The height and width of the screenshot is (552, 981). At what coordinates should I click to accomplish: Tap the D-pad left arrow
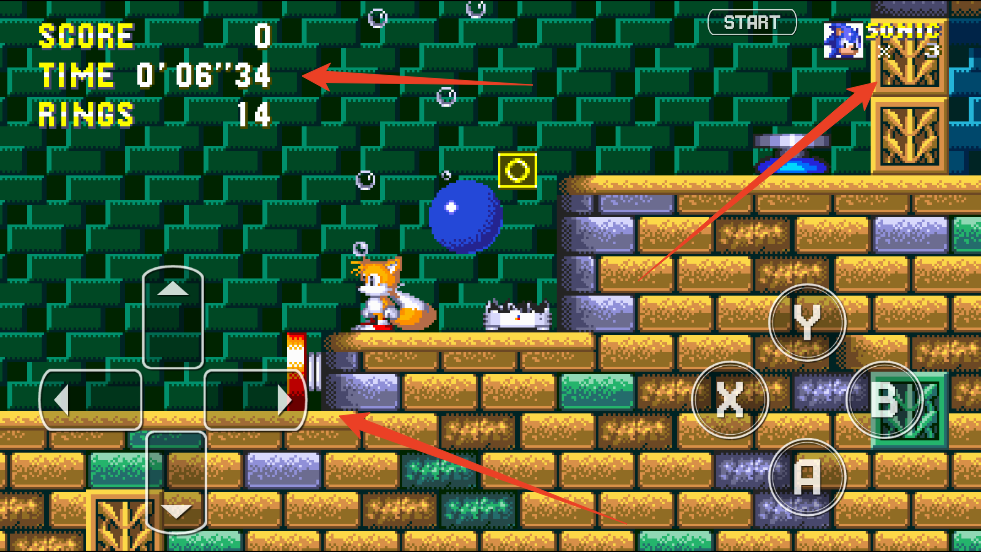tap(90, 400)
